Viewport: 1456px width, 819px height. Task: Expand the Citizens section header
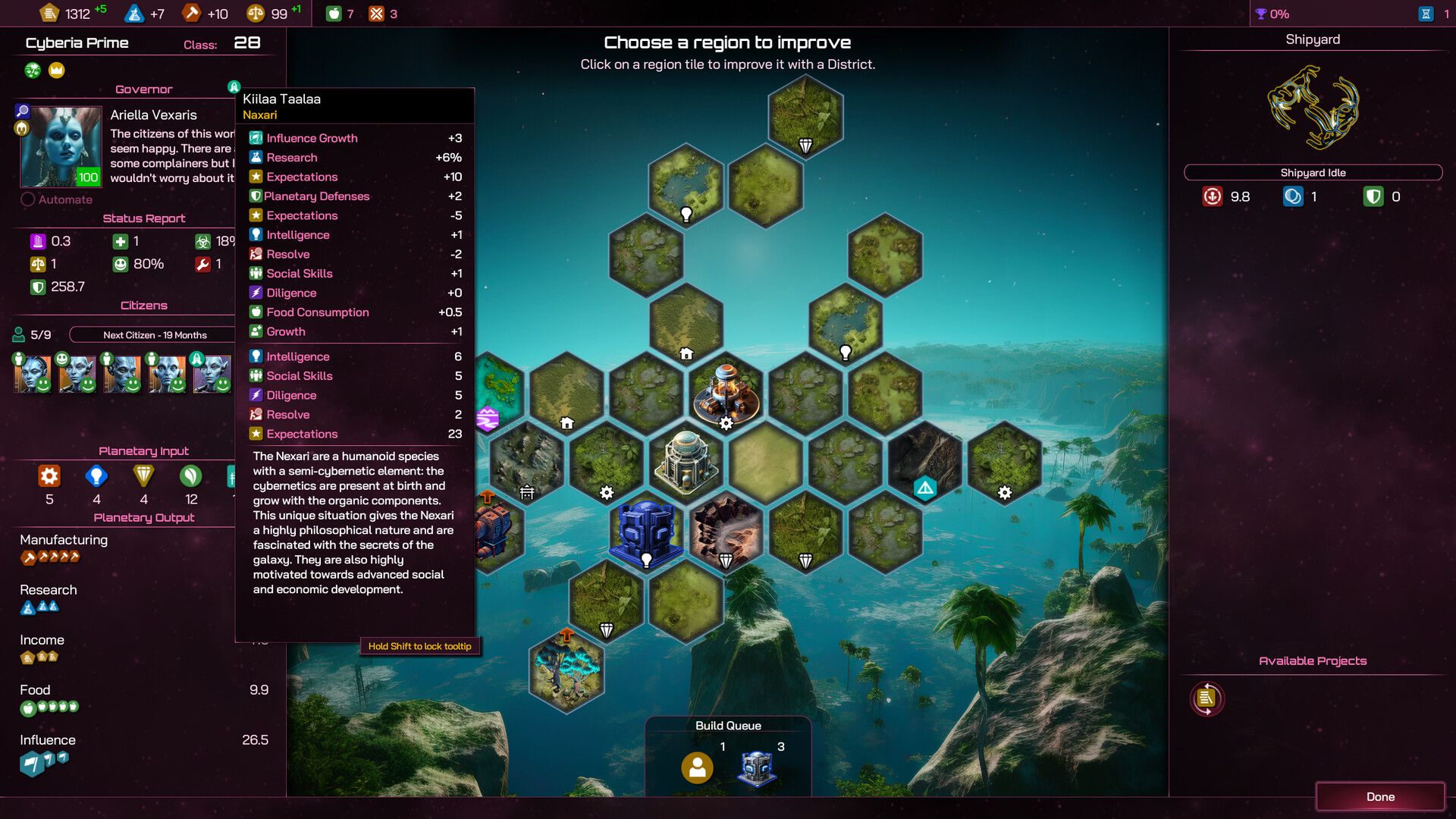tap(144, 305)
